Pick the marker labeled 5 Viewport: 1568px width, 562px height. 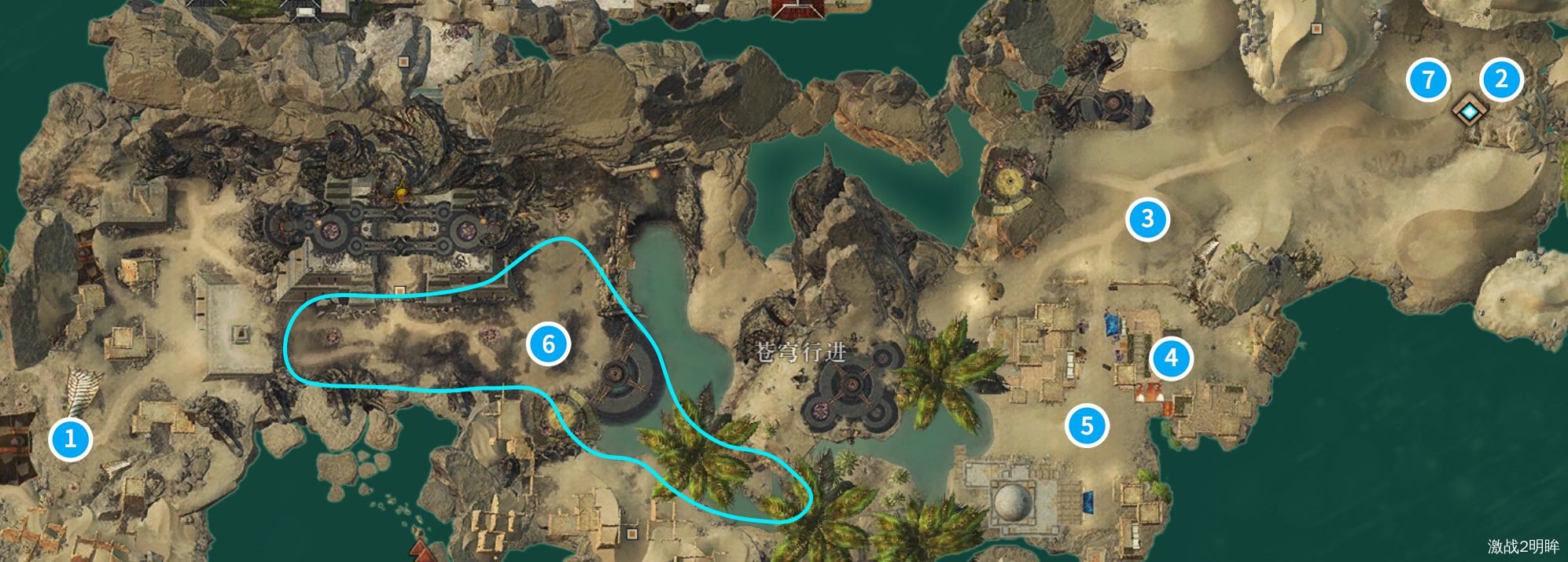click(x=1087, y=426)
